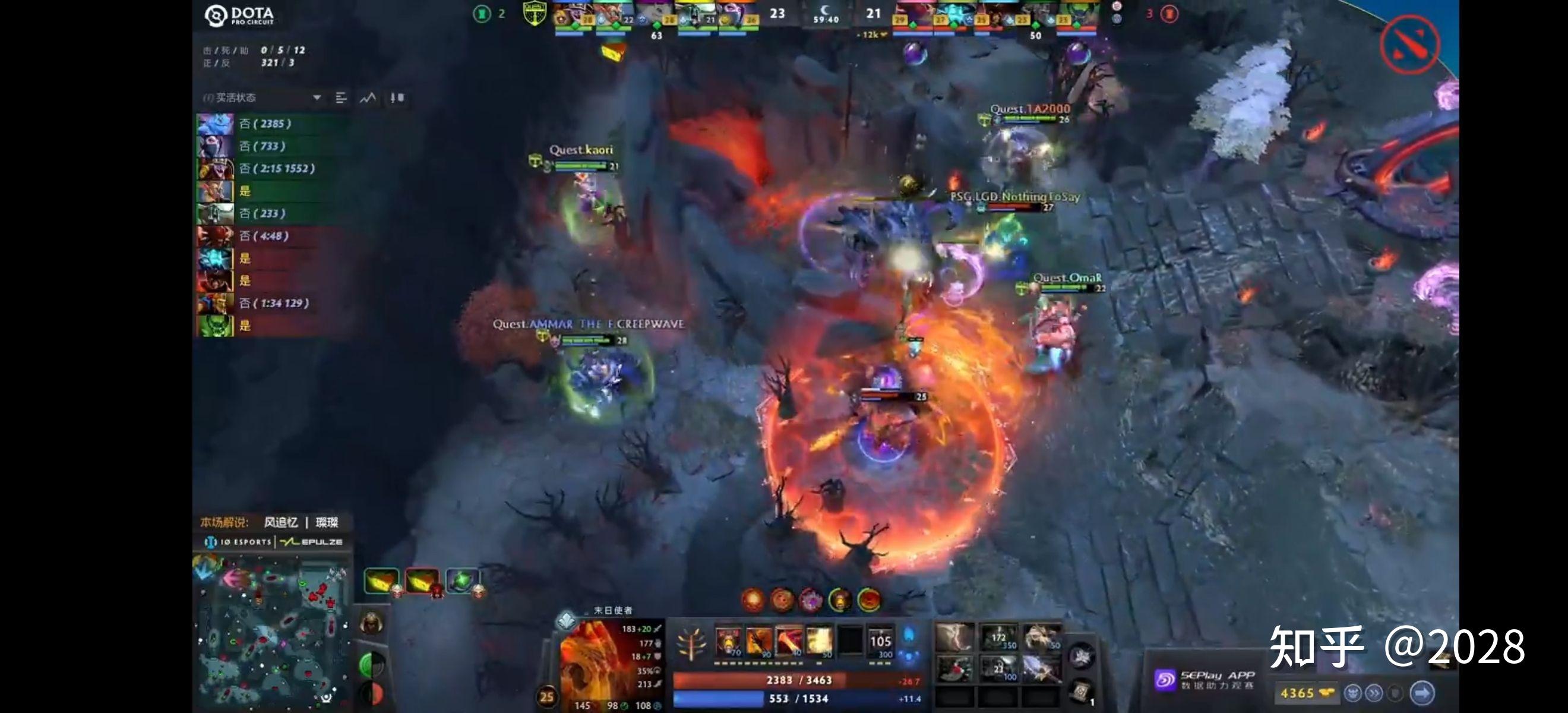Click the town portal scroll slot
The height and width of the screenshot is (713, 1568).
tap(1081, 691)
